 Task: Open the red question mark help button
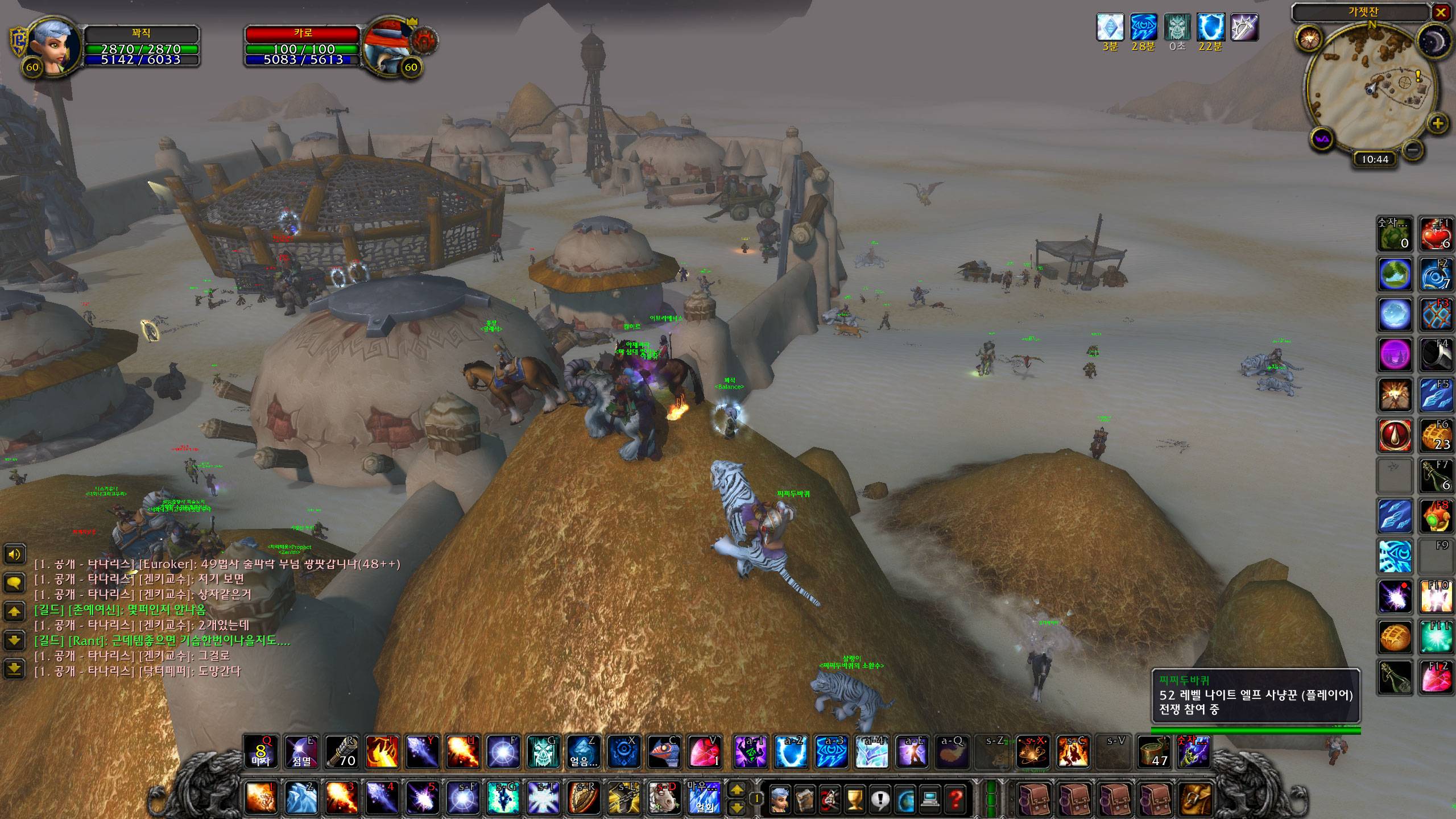click(x=955, y=799)
